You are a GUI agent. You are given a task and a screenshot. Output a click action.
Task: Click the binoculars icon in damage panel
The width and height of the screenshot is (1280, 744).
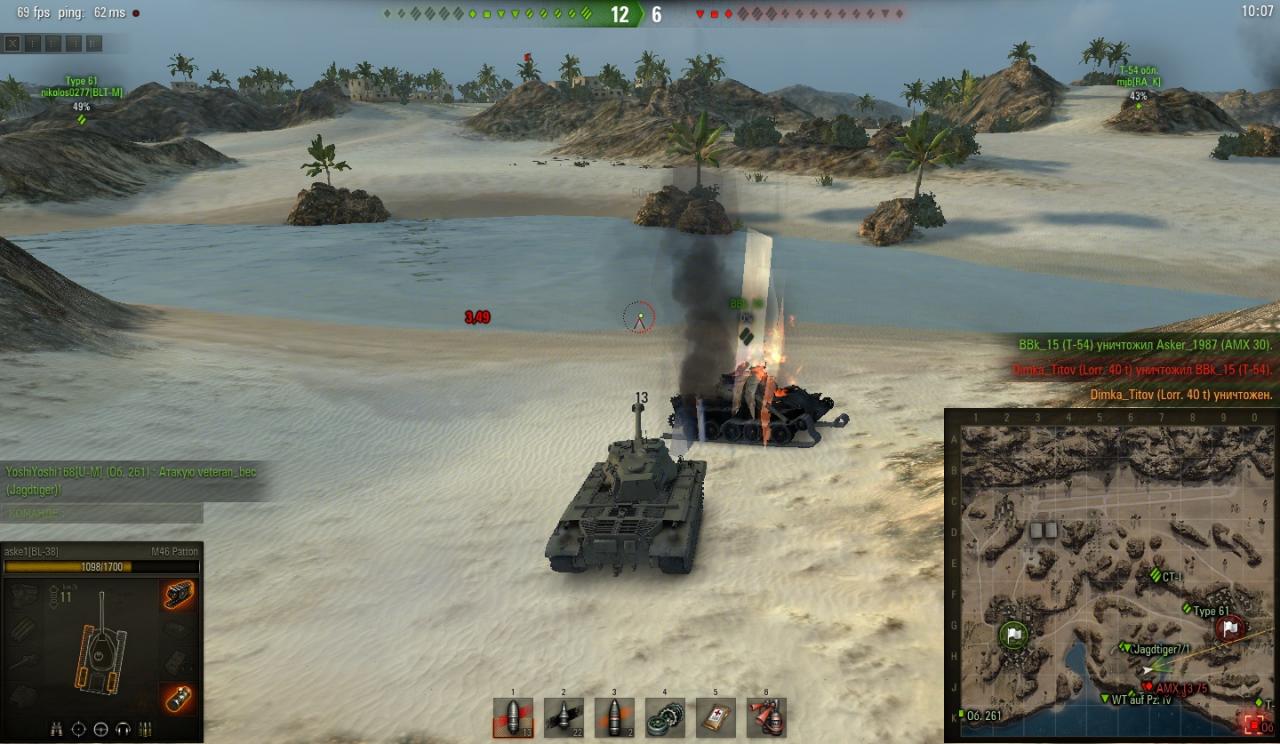coord(55,728)
